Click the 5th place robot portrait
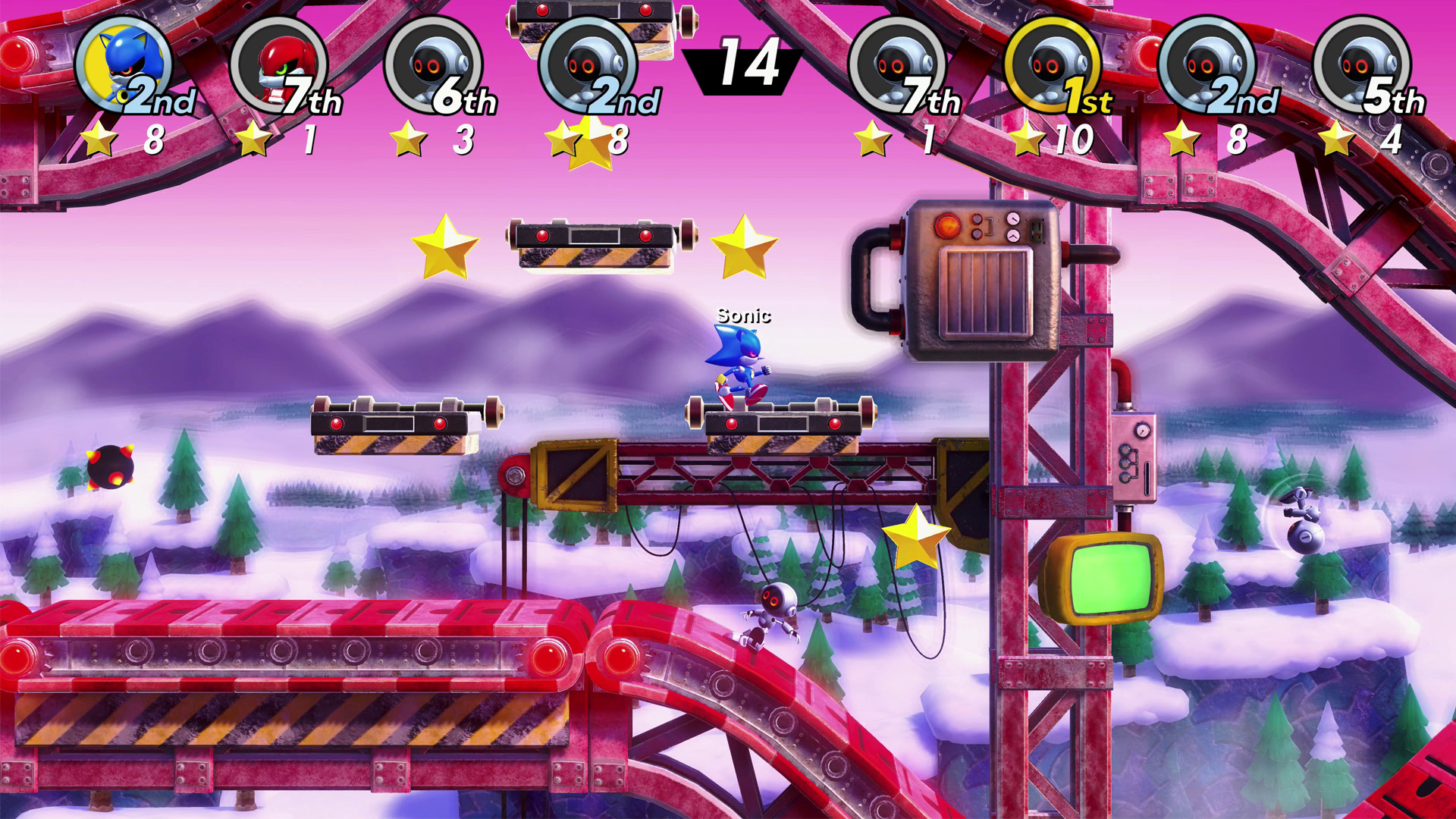This screenshot has height=819, width=1456. click(x=1361, y=64)
